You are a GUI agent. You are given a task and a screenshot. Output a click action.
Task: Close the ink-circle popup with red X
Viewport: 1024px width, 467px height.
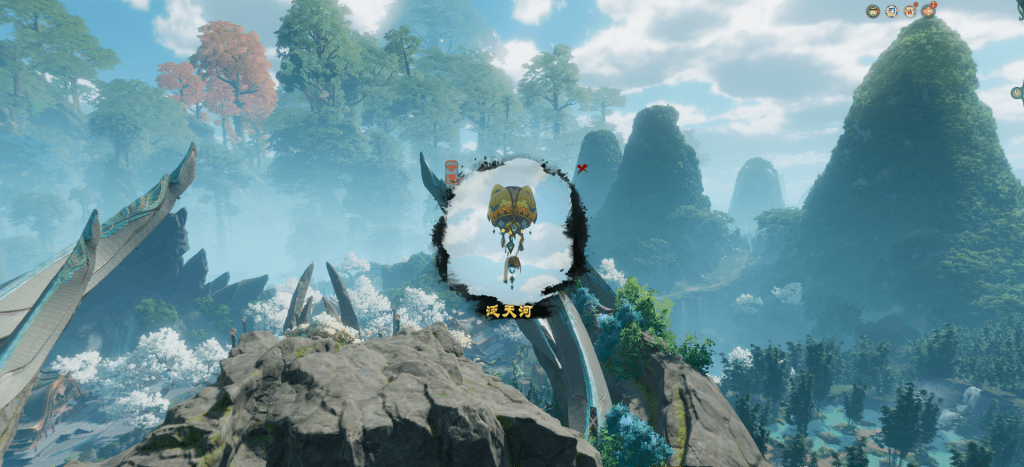[581, 168]
